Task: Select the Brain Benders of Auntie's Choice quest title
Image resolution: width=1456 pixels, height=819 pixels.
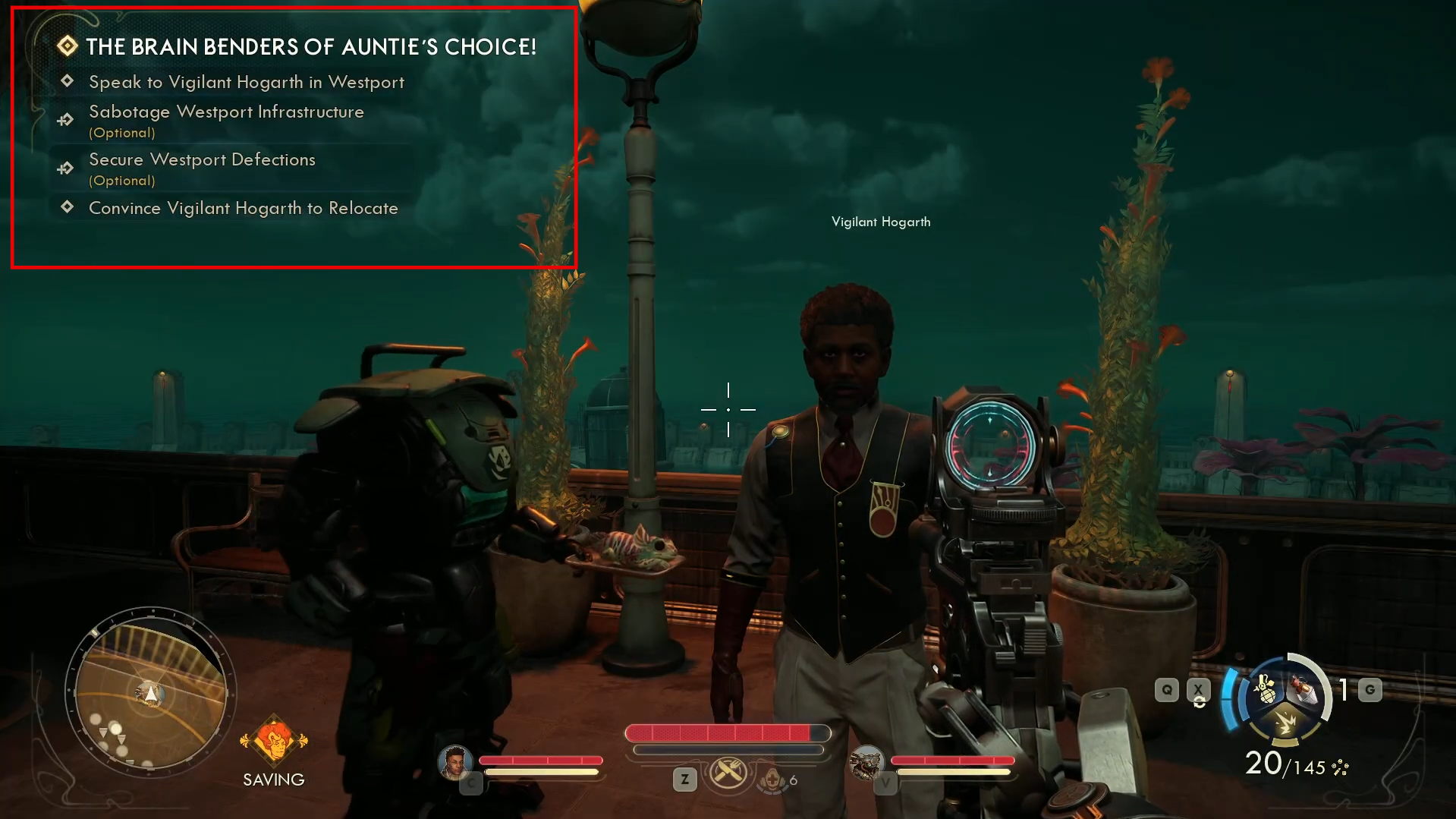Action: tap(310, 47)
